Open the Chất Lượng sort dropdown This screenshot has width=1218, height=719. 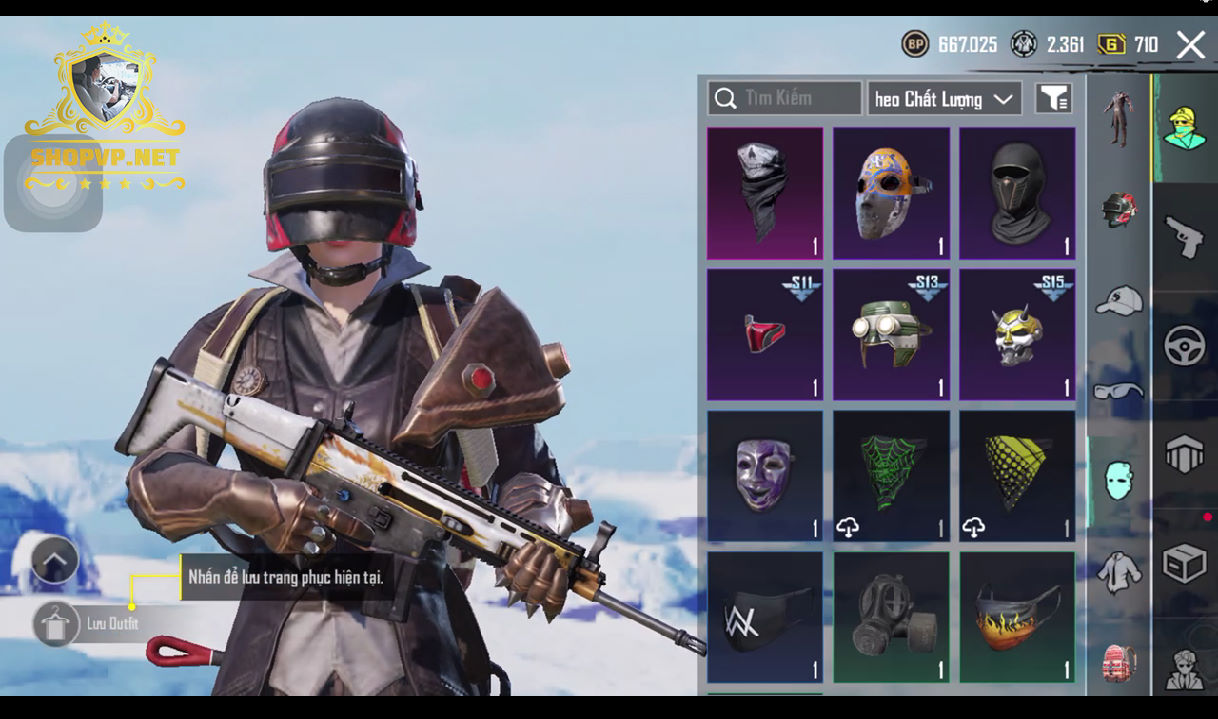pyautogui.click(x=944, y=99)
